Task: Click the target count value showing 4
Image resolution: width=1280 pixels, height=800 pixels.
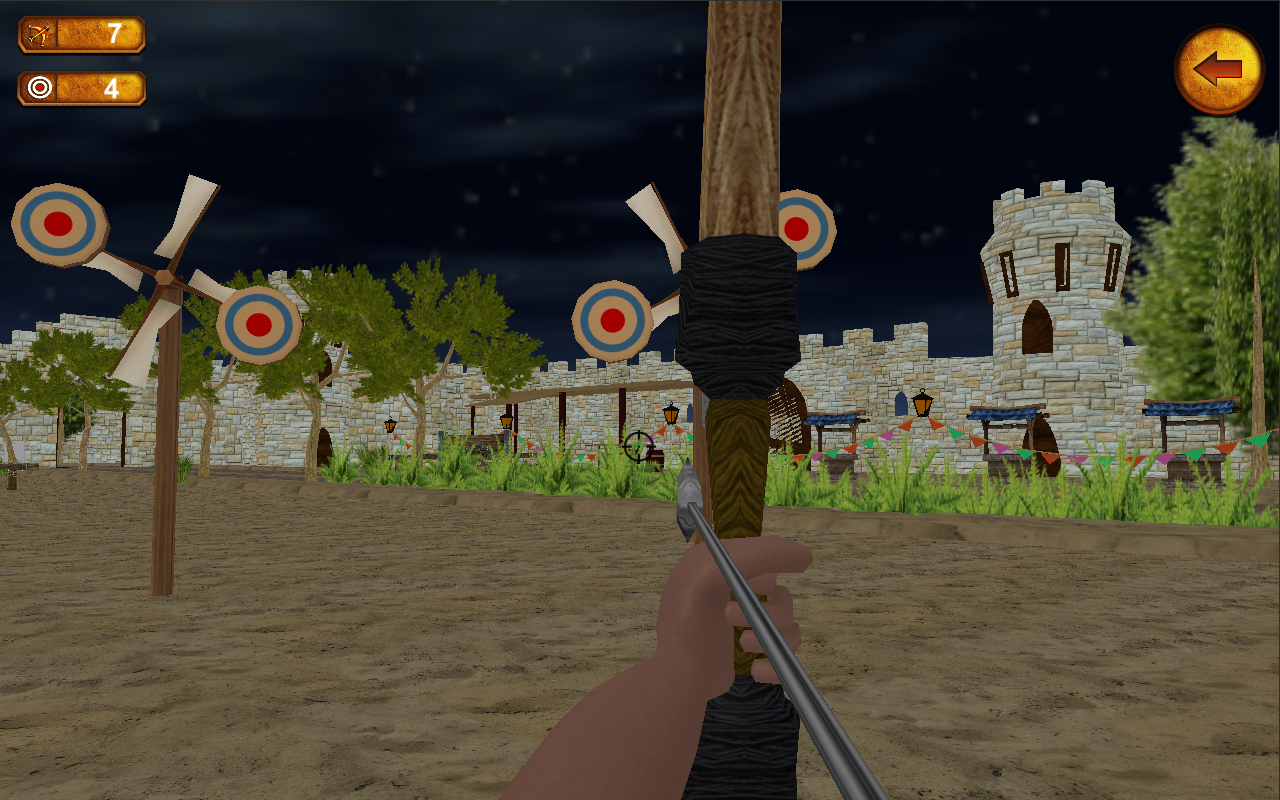Action: [113, 88]
